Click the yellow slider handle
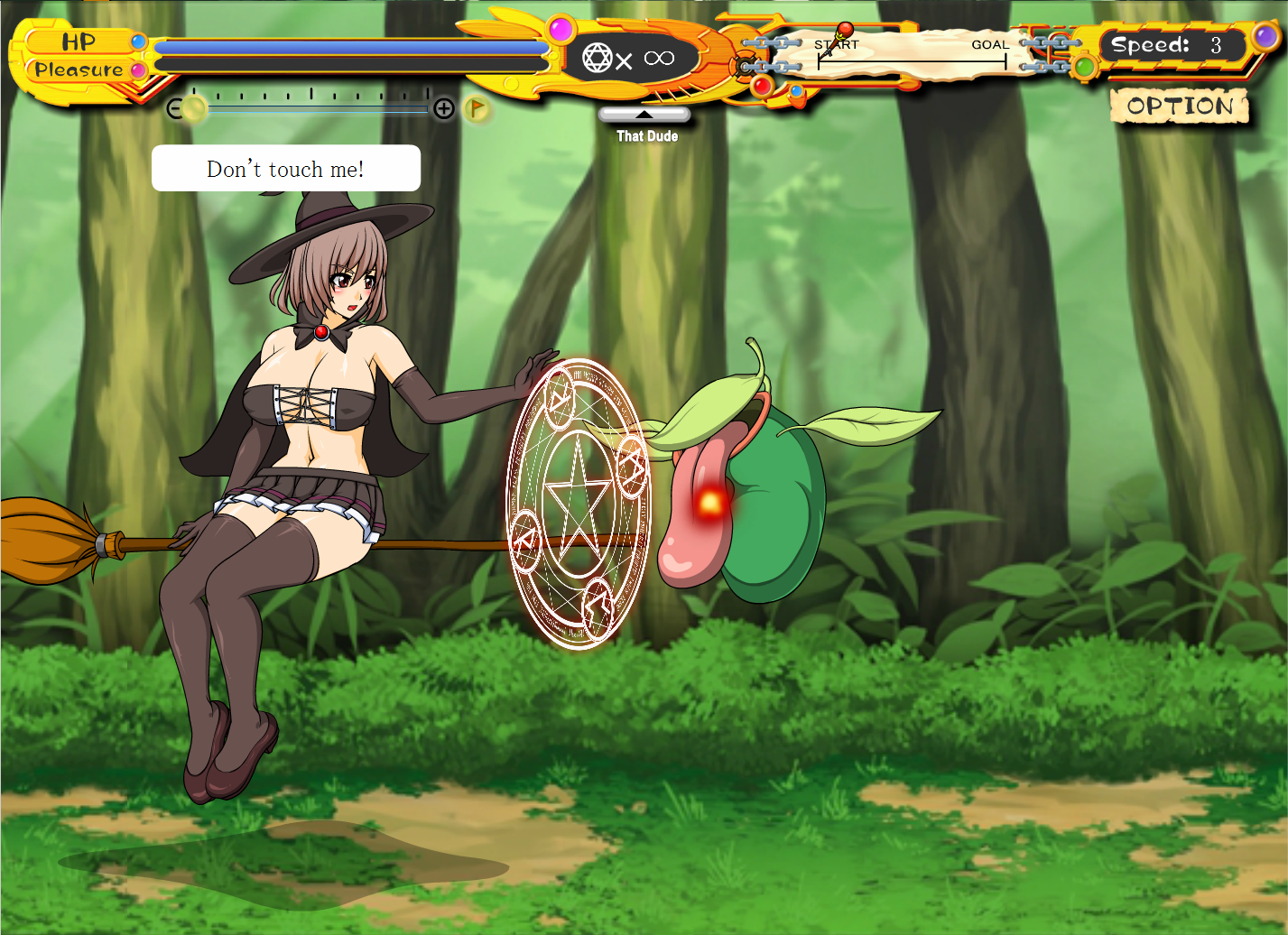Image resolution: width=1288 pixels, height=935 pixels. click(194, 109)
